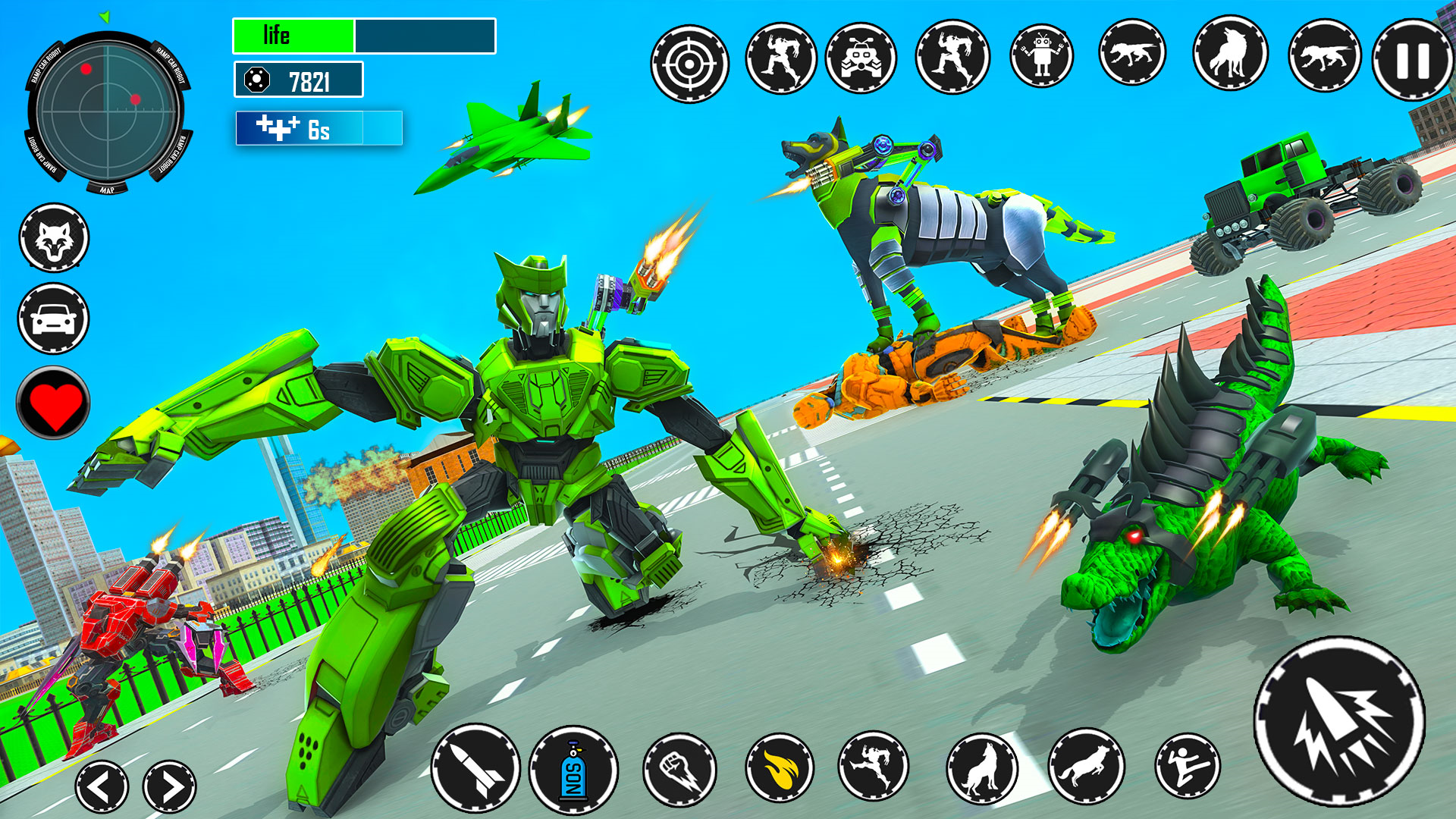Use the leaping wolf ability
The image size is (1456, 819).
click(x=1086, y=766)
